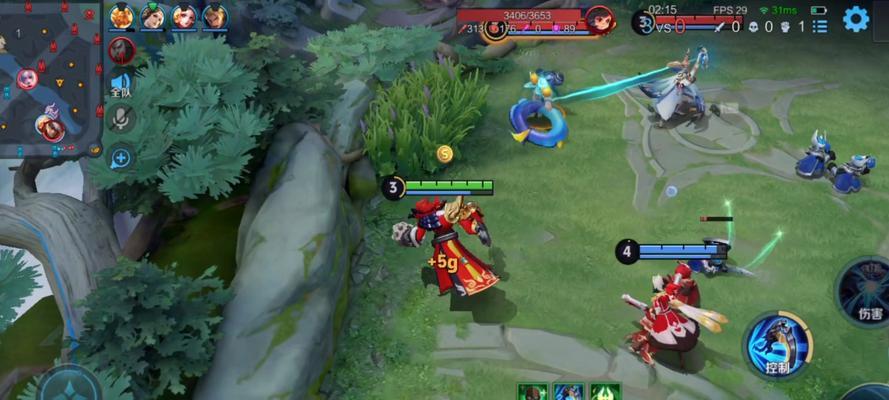The width and height of the screenshot is (889, 400).
Task: Tap the green glowing buff icon
Action: (x=605, y=392)
